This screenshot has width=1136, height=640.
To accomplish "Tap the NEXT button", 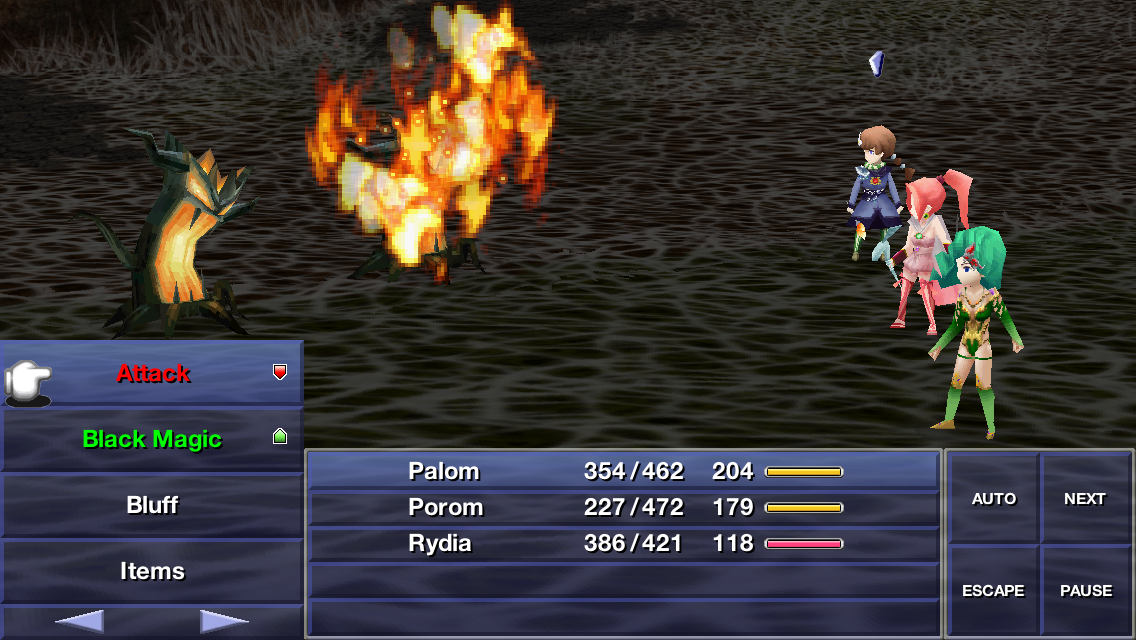I will (1085, 499).
